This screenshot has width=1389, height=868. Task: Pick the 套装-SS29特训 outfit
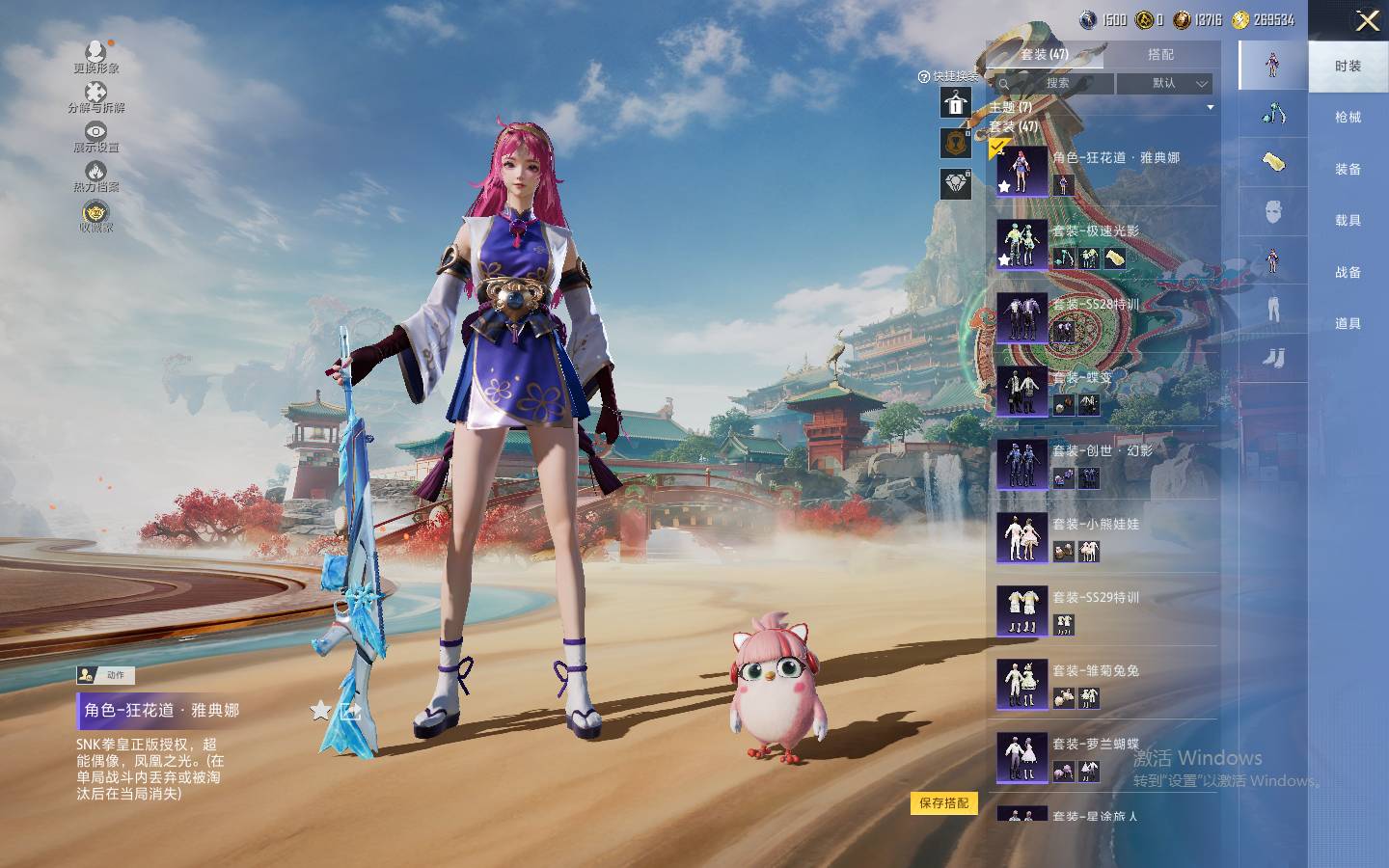point(1105,610)
